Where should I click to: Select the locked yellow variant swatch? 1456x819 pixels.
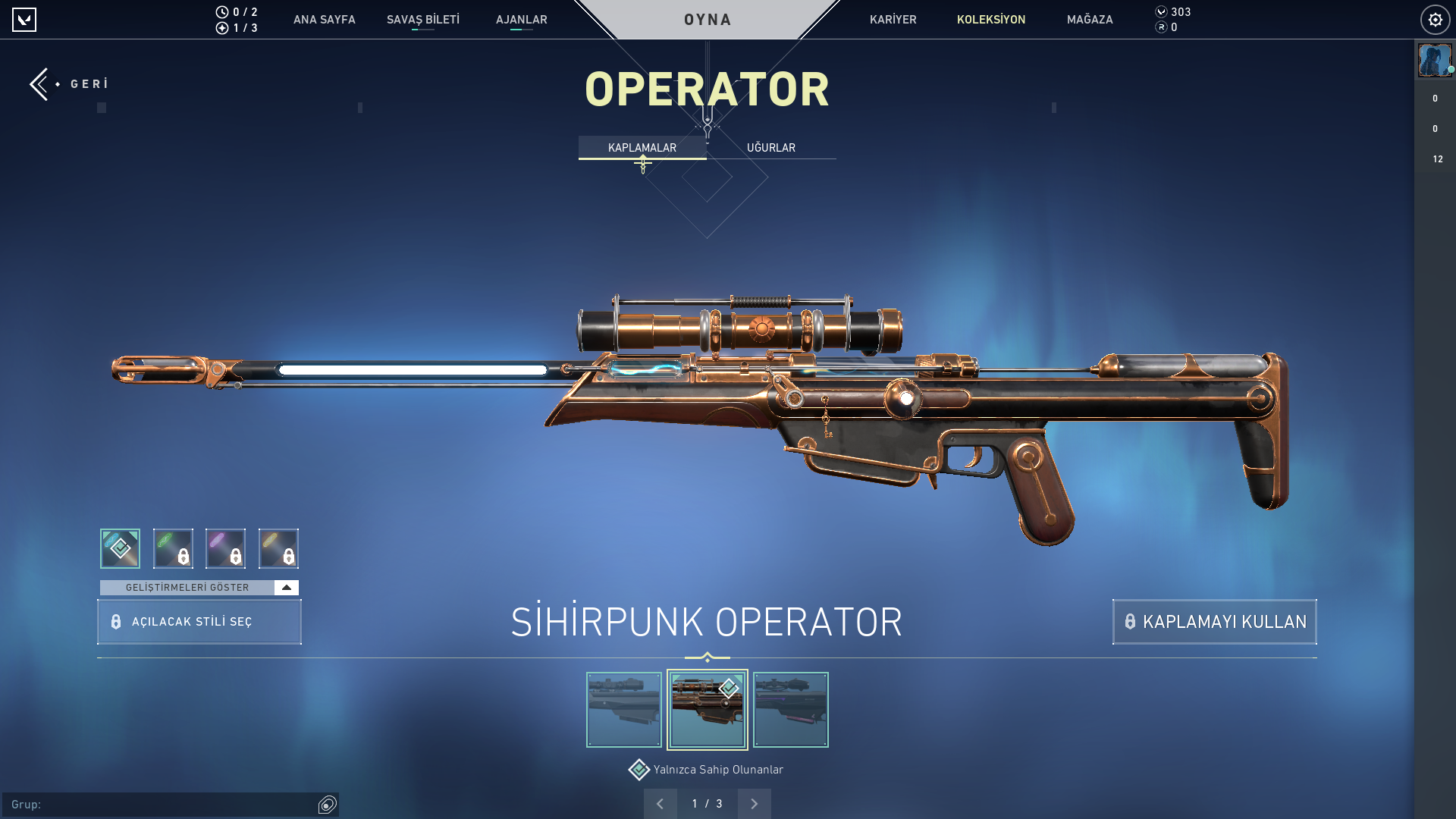tap(278, 548)
